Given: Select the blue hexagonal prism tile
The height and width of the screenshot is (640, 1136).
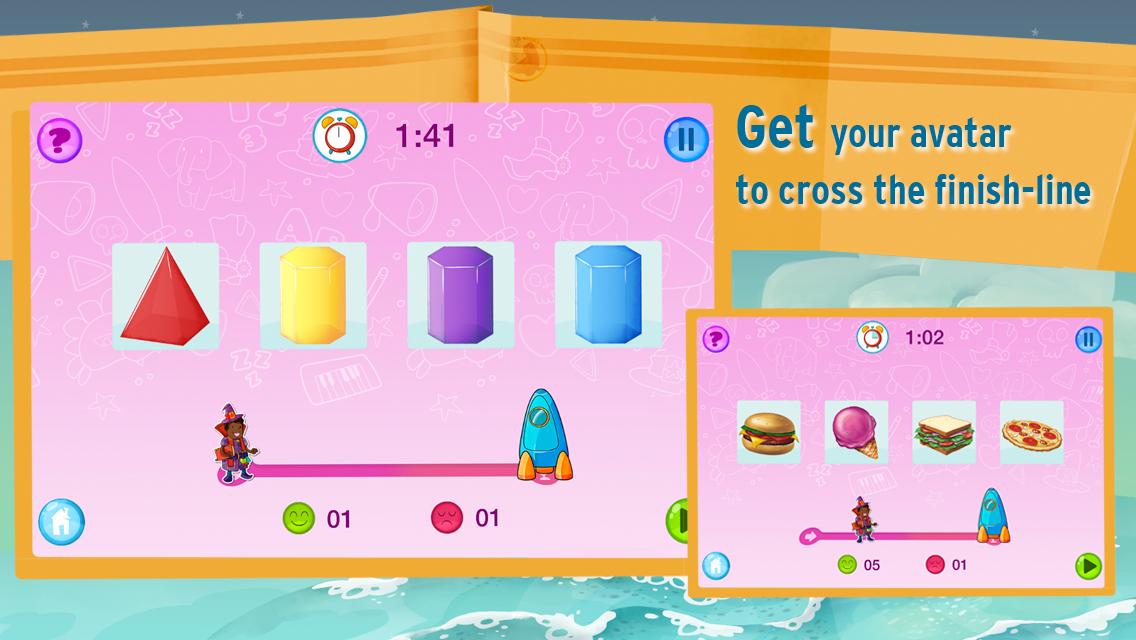Looking at the screenshot, I should click(x=608, y=296).
